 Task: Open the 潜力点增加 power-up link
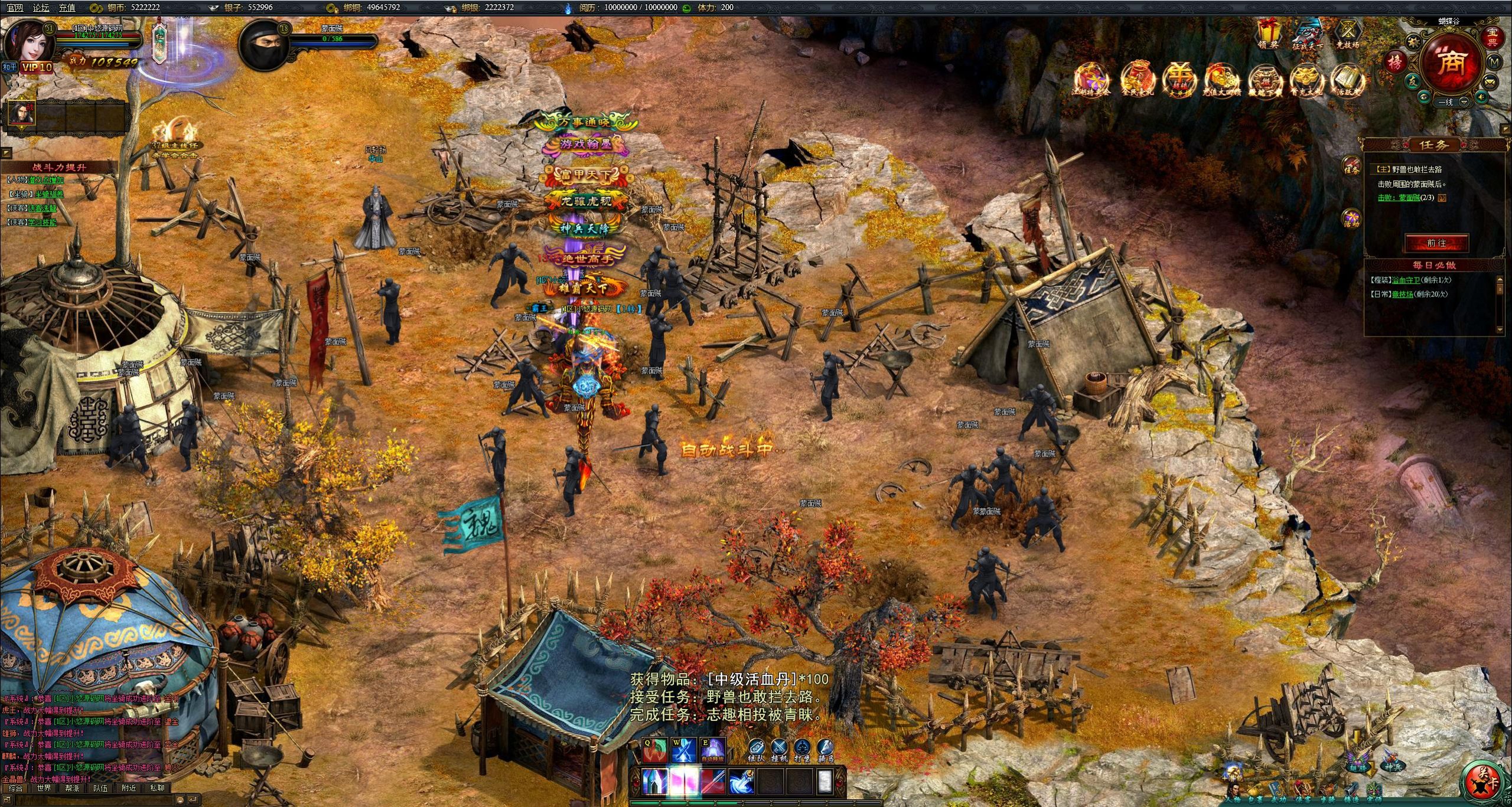46,180
